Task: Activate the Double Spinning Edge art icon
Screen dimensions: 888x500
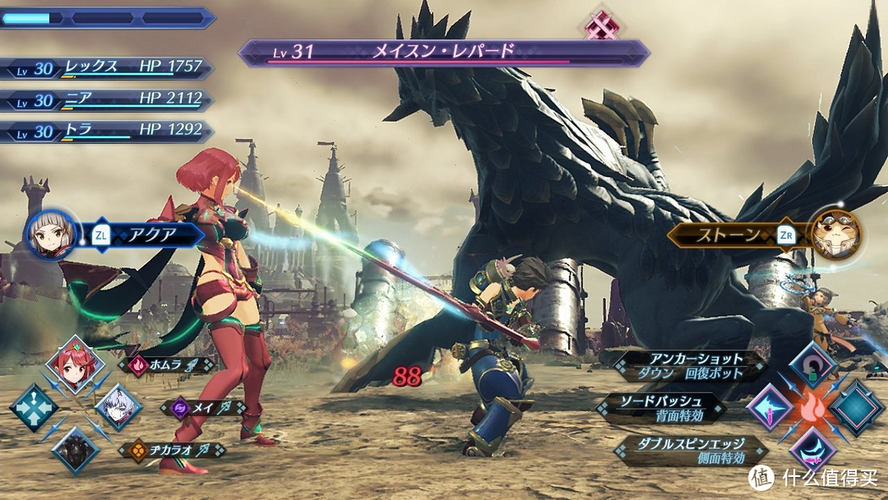Action: coord(812,449)
